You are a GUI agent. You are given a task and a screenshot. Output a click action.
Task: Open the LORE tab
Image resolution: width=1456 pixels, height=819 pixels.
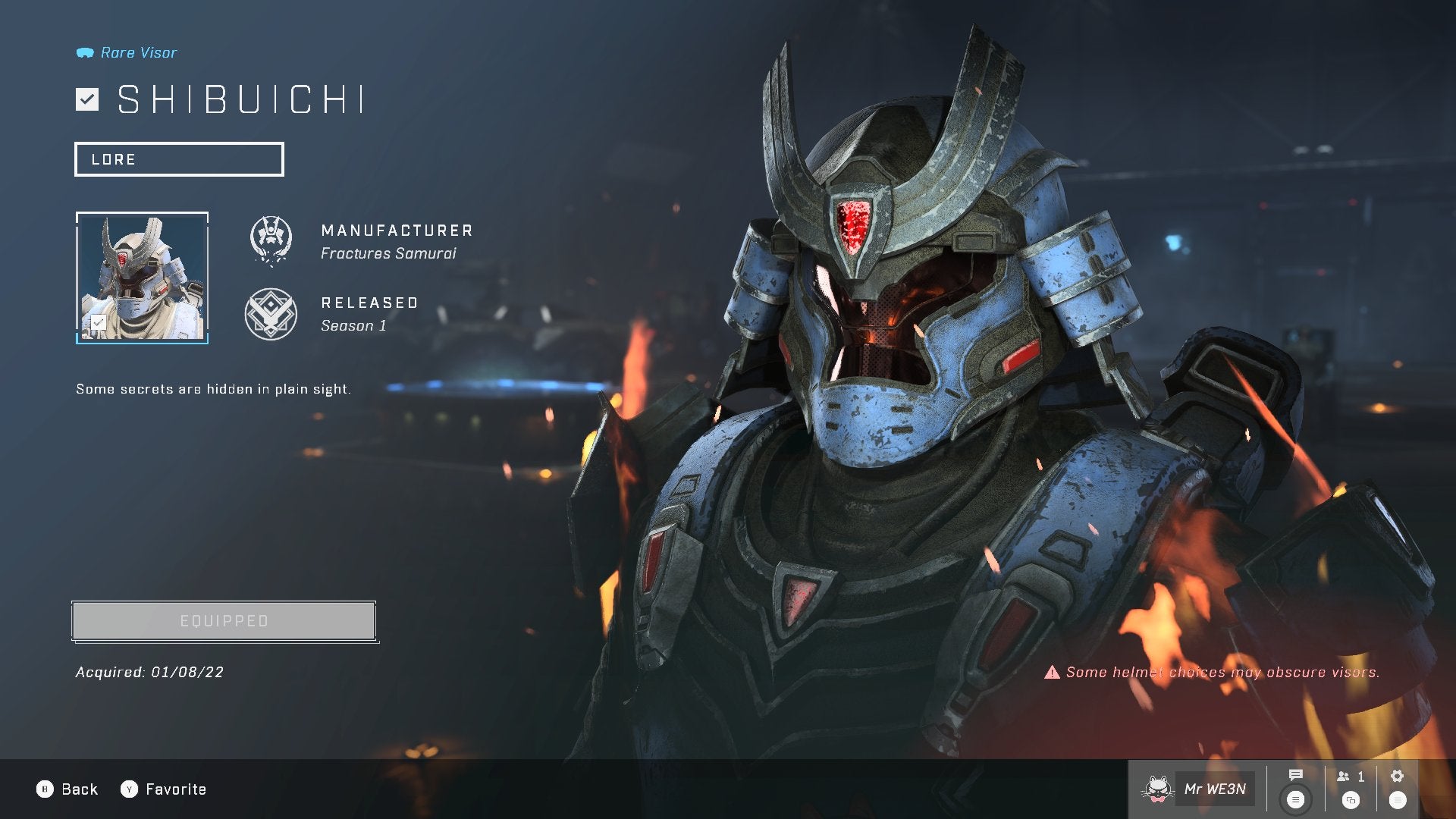tap(179, 159)
